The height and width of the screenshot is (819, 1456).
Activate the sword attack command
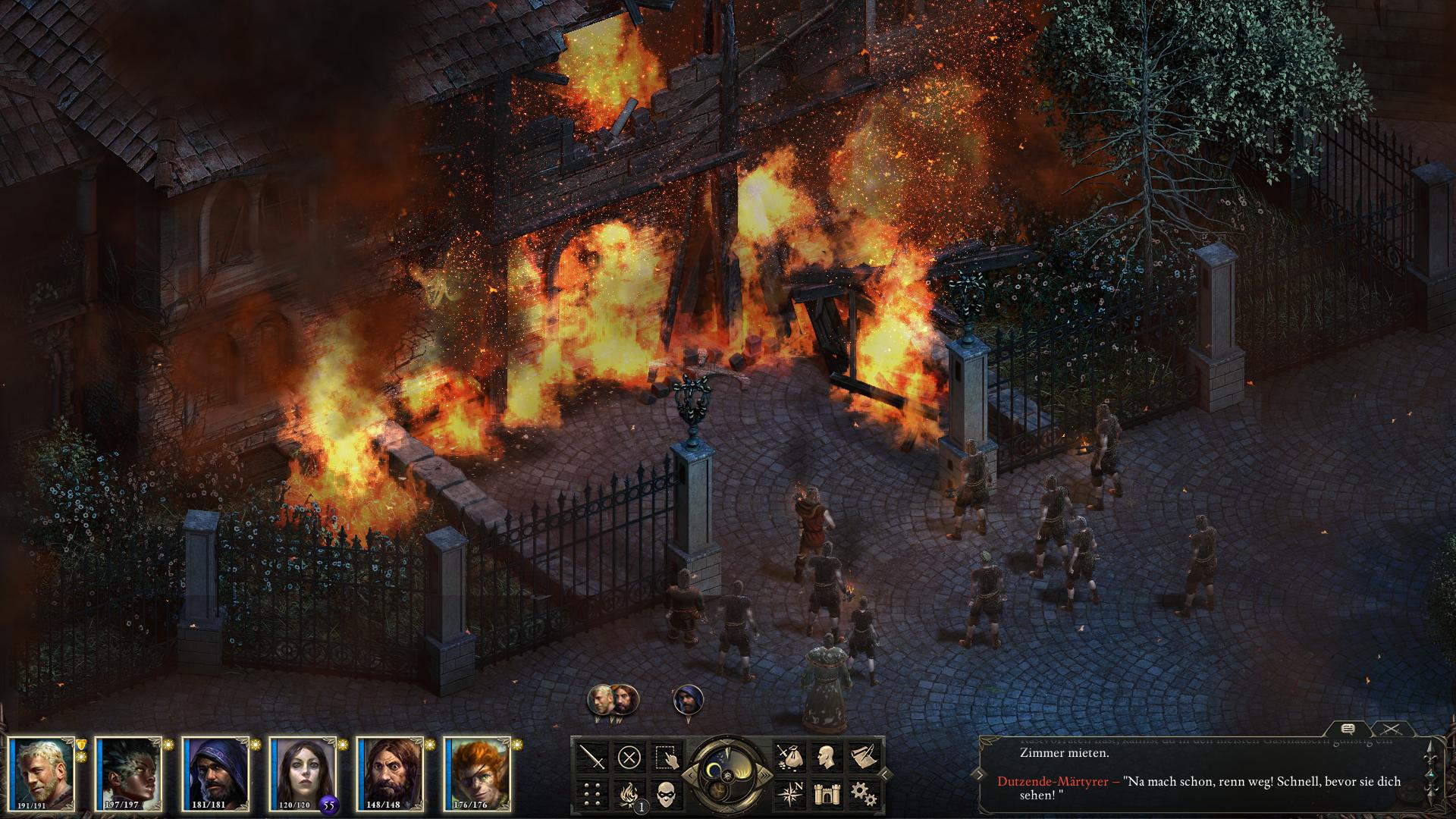coord(593,756)
